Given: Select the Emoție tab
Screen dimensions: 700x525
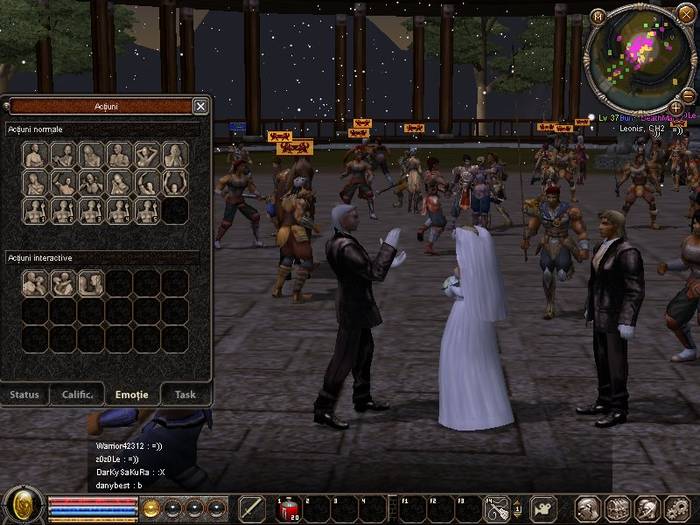Looking at the screenshot, I should click(132, 394).
